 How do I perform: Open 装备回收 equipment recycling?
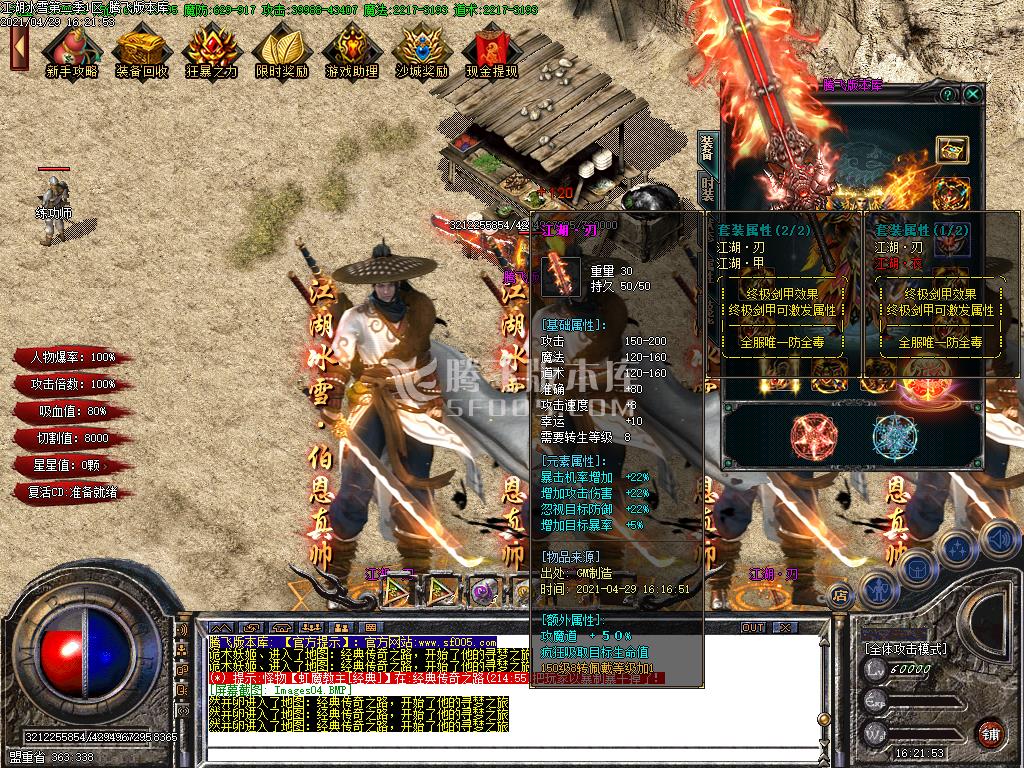click(141, 50)
